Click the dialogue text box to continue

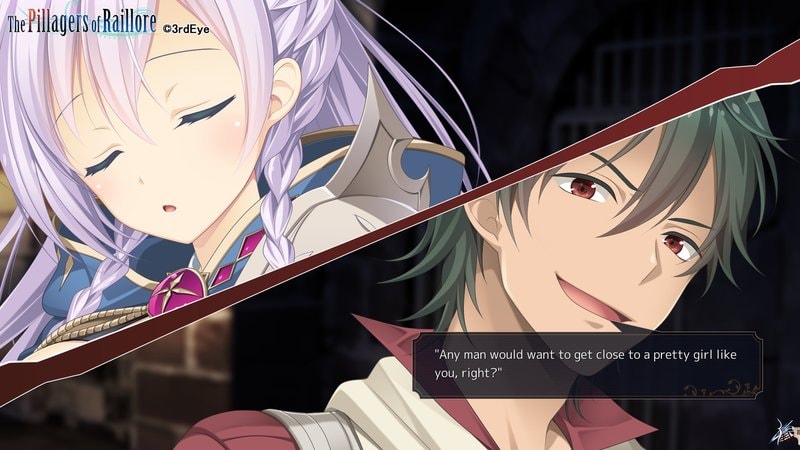588,364
